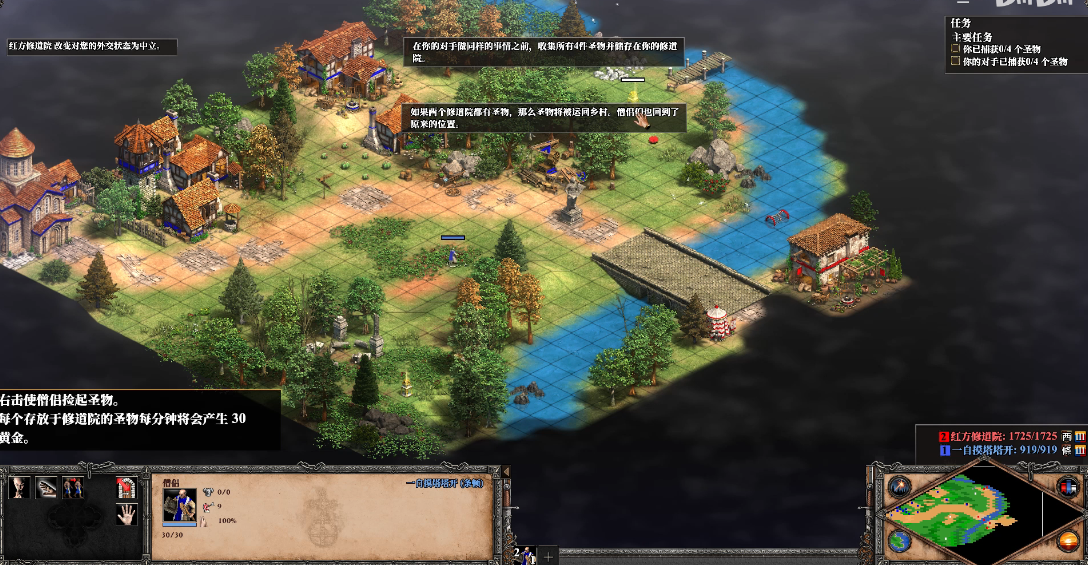Add a control group with plus button
Image resolution: width=1088 pixels, height=565 pixels.
pos(548,555)
